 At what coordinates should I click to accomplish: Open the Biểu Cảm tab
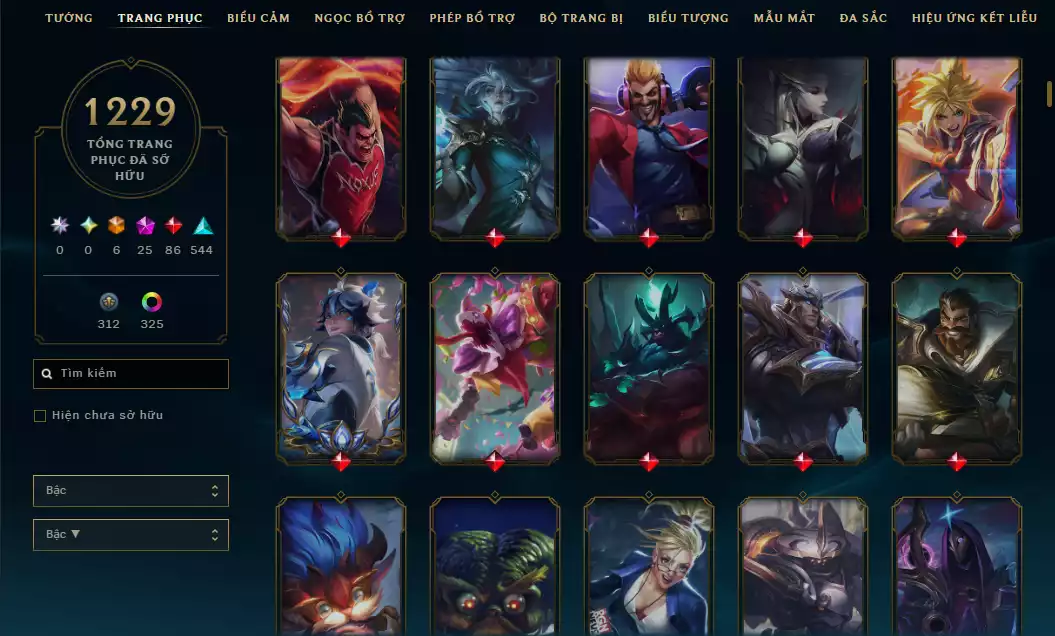click(258, 18)
